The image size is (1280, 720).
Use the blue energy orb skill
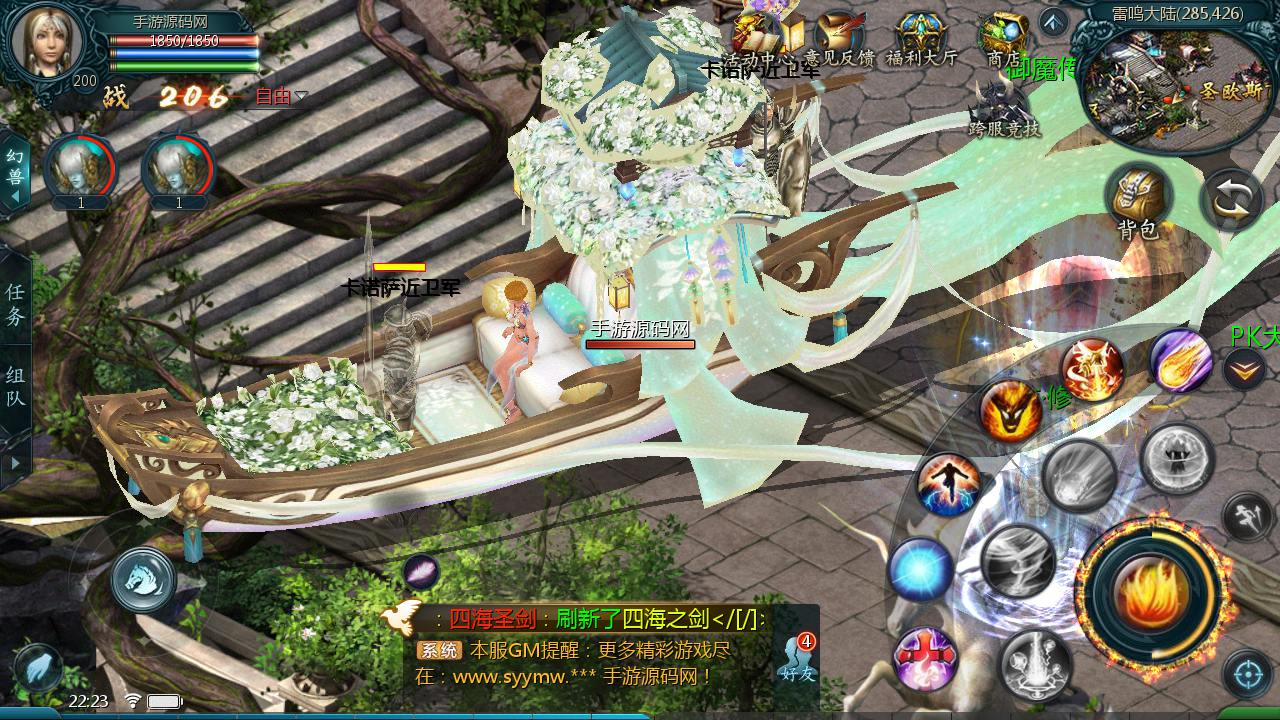tap(920, 570)
